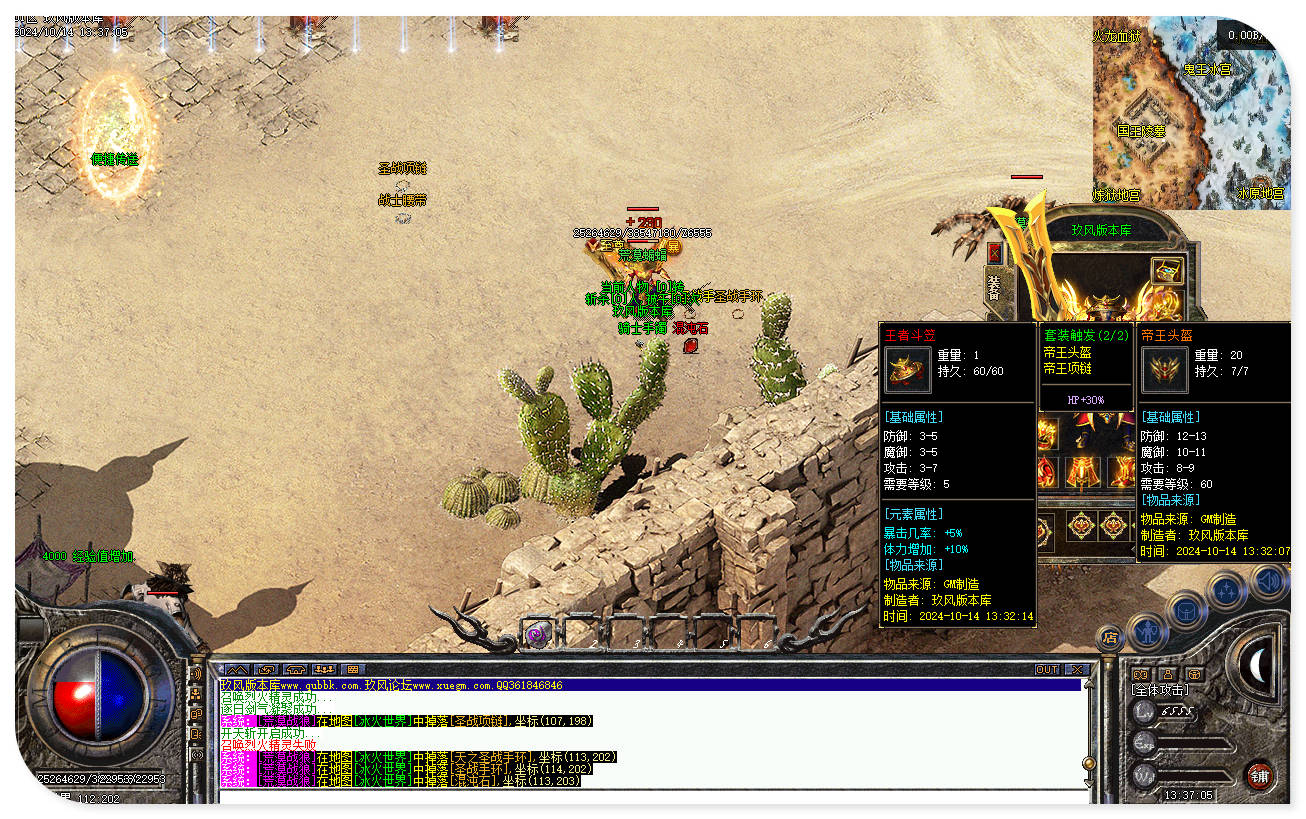This screenshot has height=819, width=1306.
Task: Click the round 店 shop button
Action: (1109, 636)
